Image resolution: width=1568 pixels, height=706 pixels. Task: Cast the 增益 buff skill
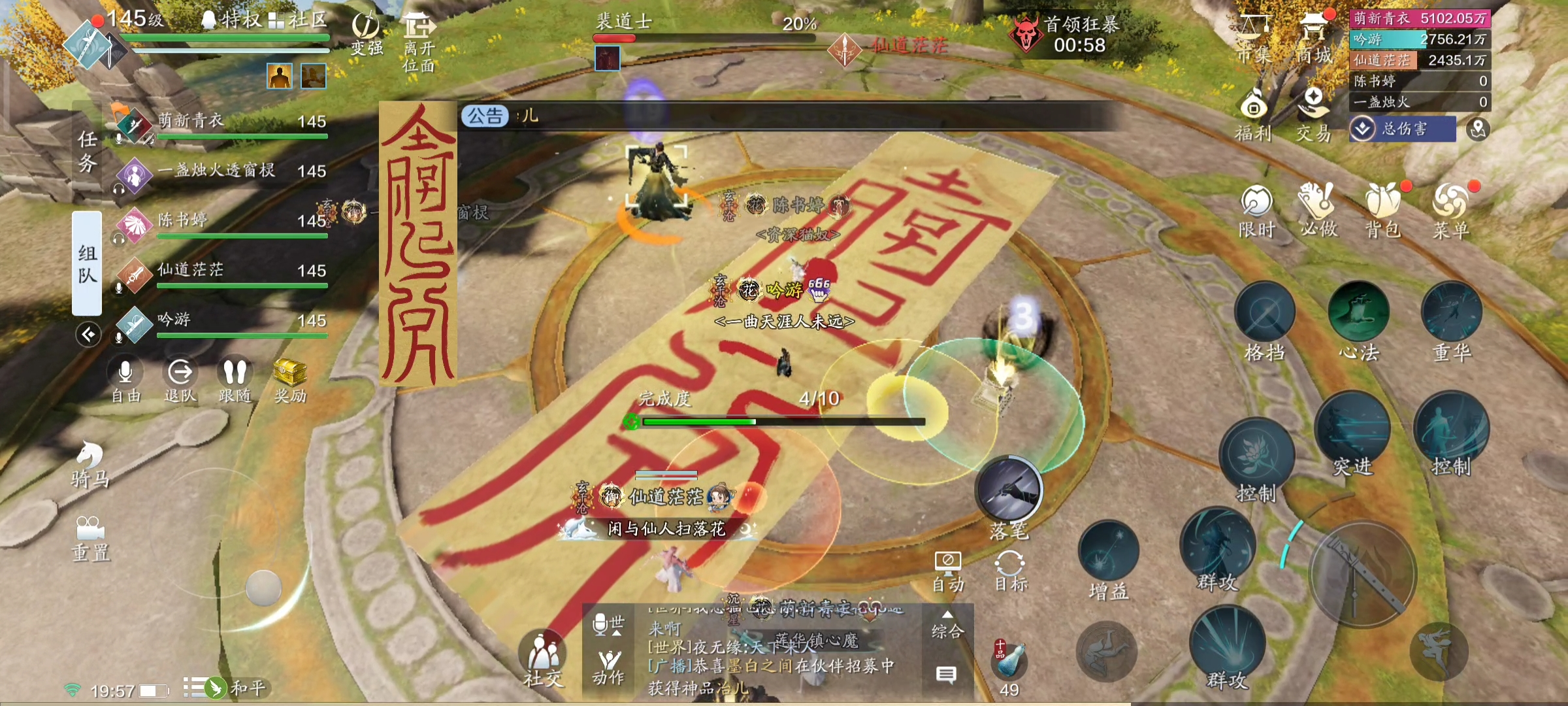(x=1108, y=552)
